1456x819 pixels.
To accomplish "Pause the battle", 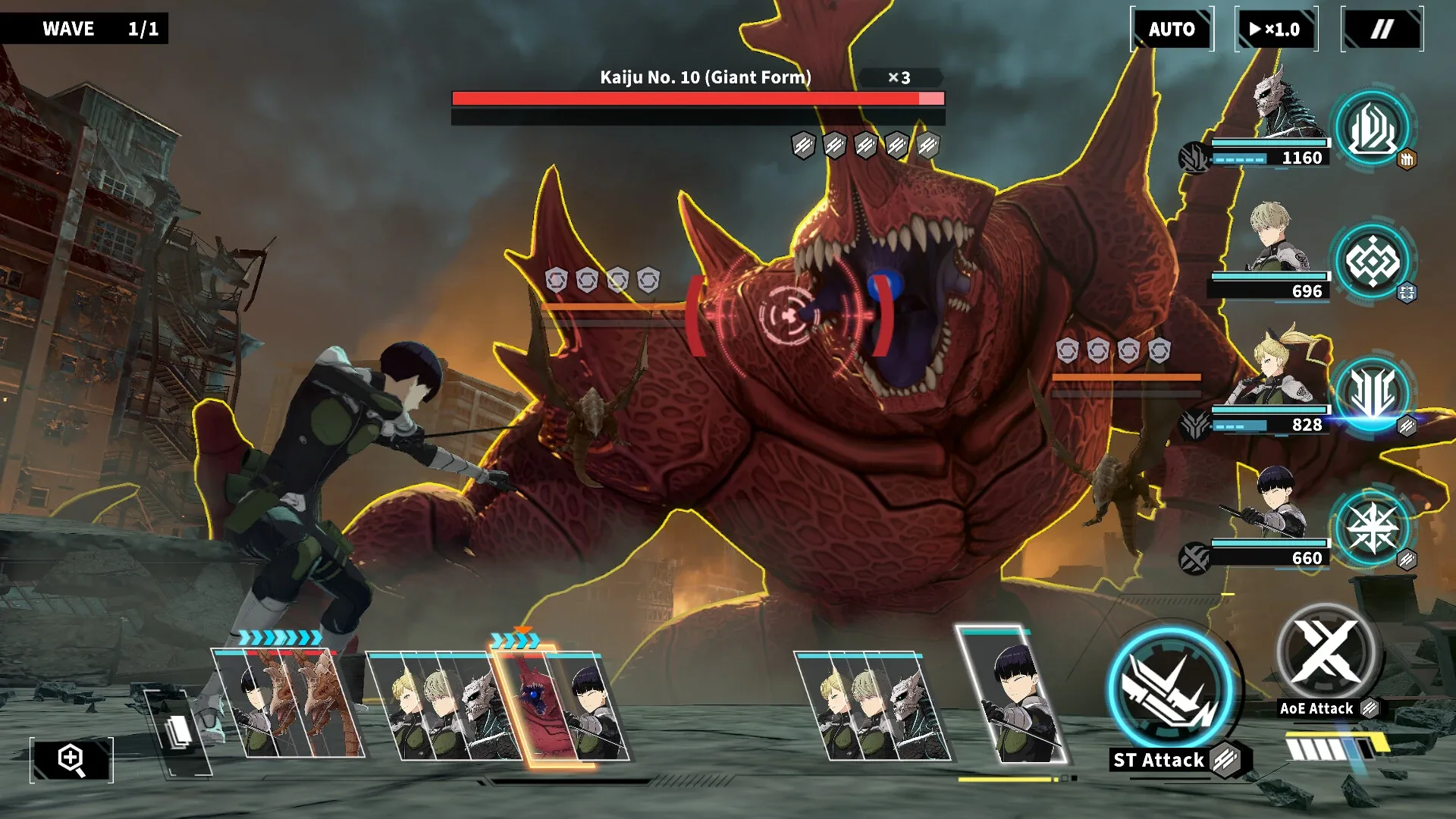I will click(1382, 30).
